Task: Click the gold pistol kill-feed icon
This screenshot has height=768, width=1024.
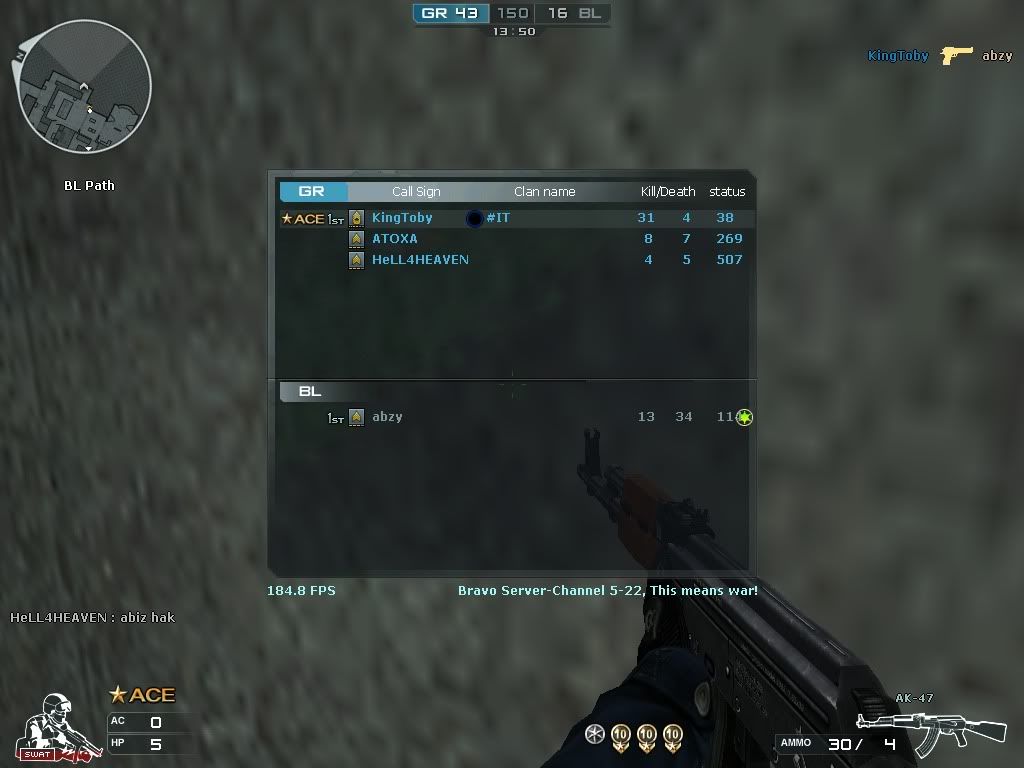Action: 957,54
